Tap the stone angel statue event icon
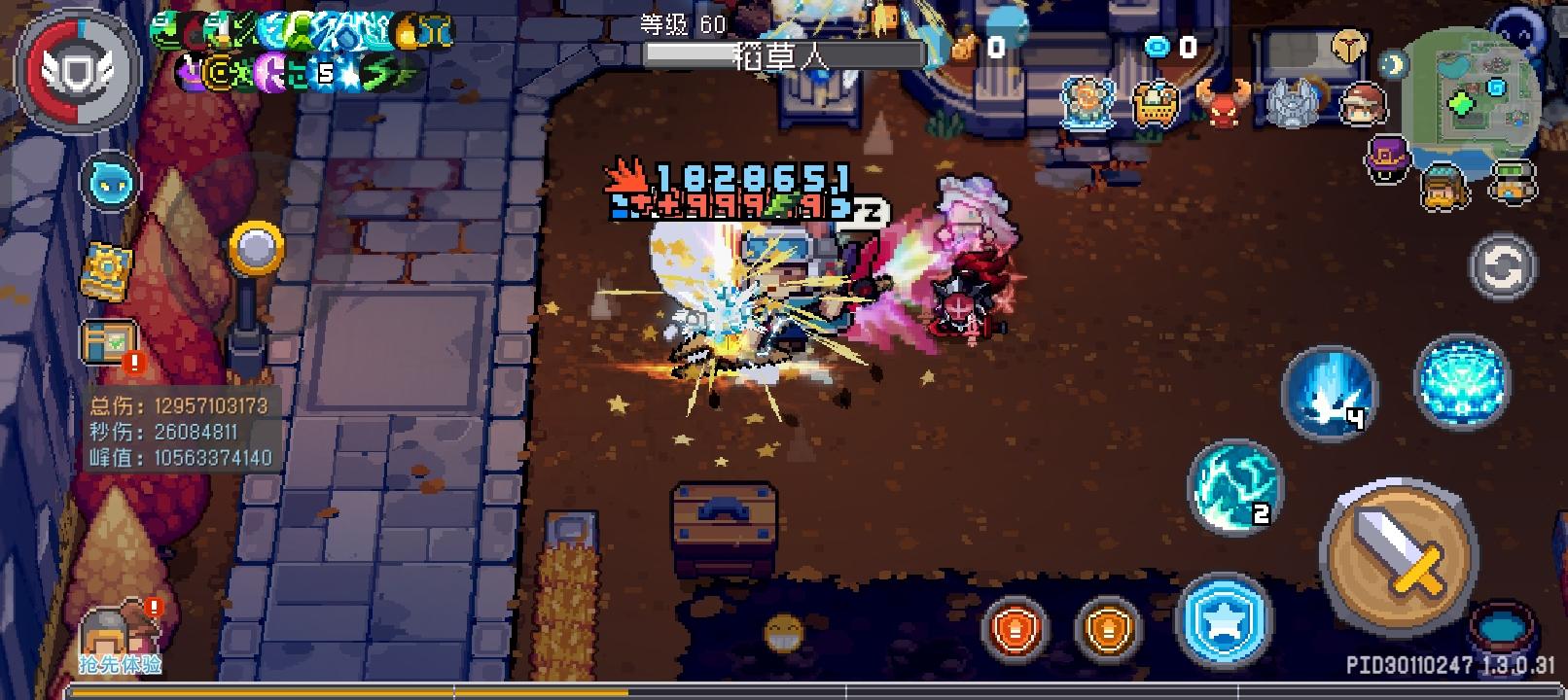This screenshot has width=1568, height=700. click(1292, 100)
